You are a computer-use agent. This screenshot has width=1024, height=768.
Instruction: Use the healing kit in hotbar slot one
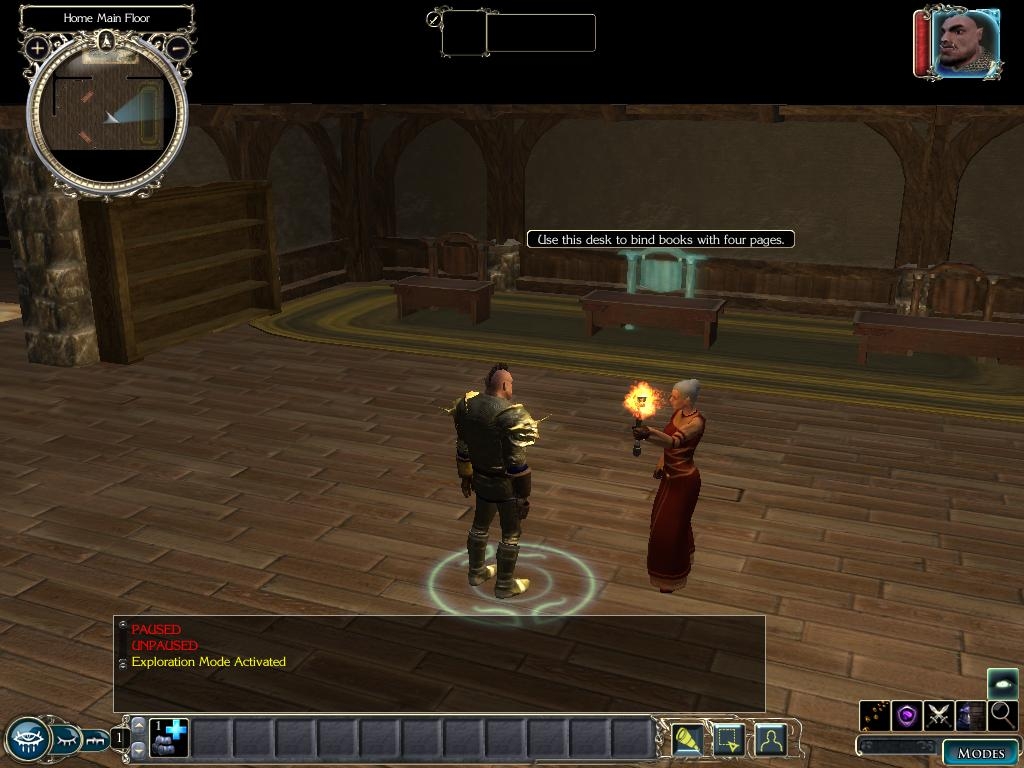169,738
